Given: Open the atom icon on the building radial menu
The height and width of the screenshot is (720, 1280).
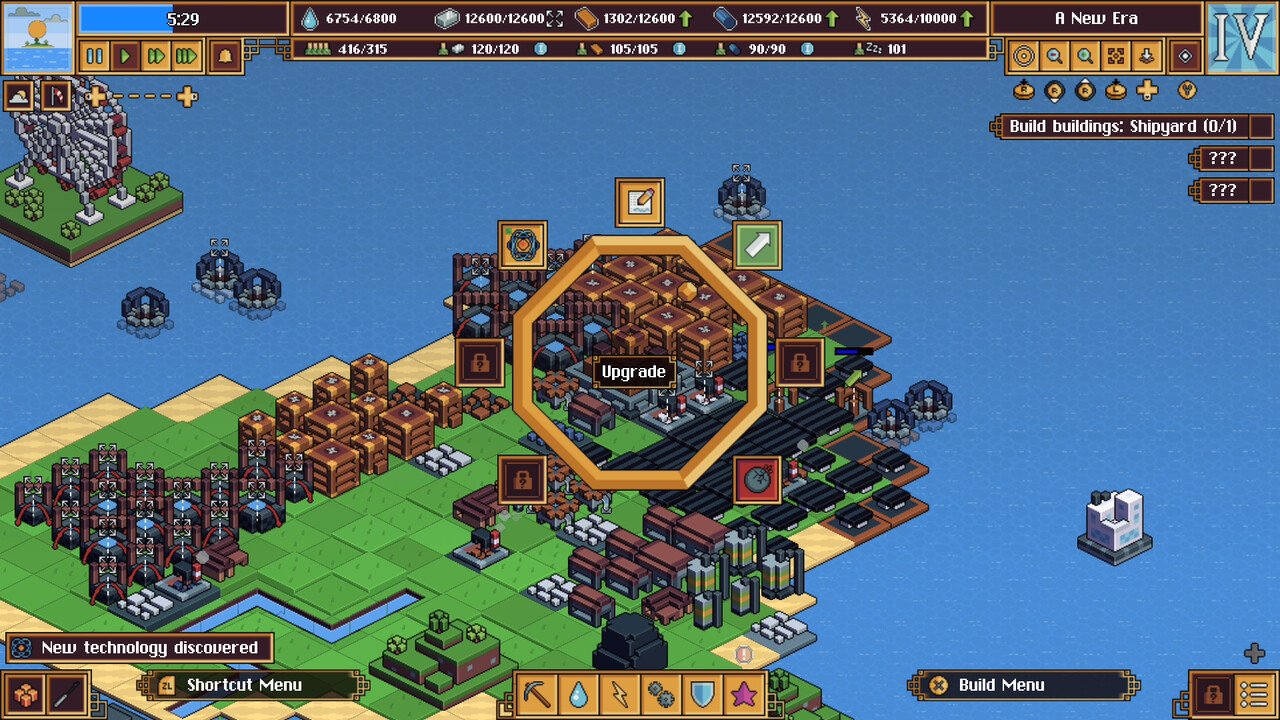Looking at the screenshot, I should (x=523, y=245).
